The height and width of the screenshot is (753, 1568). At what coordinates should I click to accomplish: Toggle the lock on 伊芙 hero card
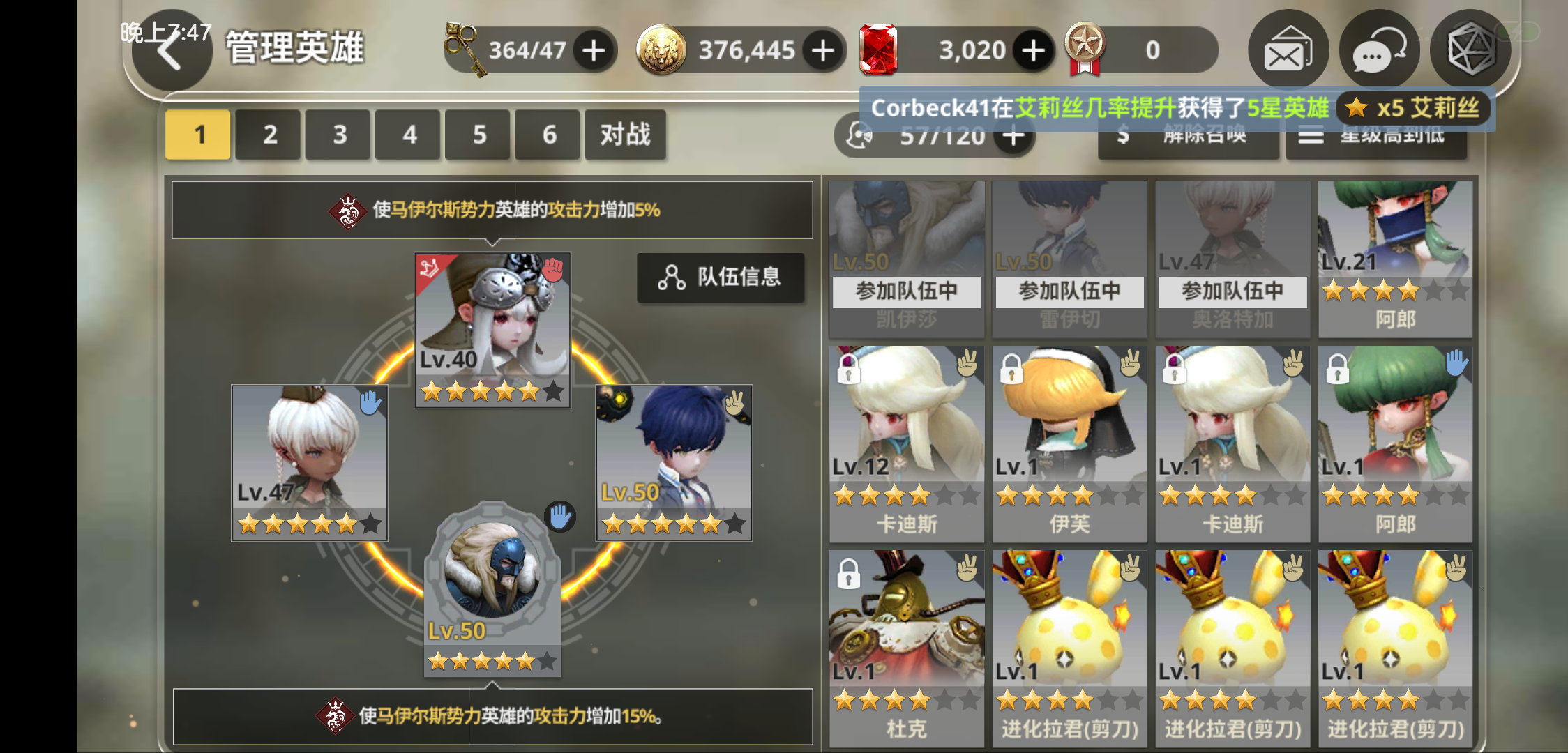[x=1011, y=371]
